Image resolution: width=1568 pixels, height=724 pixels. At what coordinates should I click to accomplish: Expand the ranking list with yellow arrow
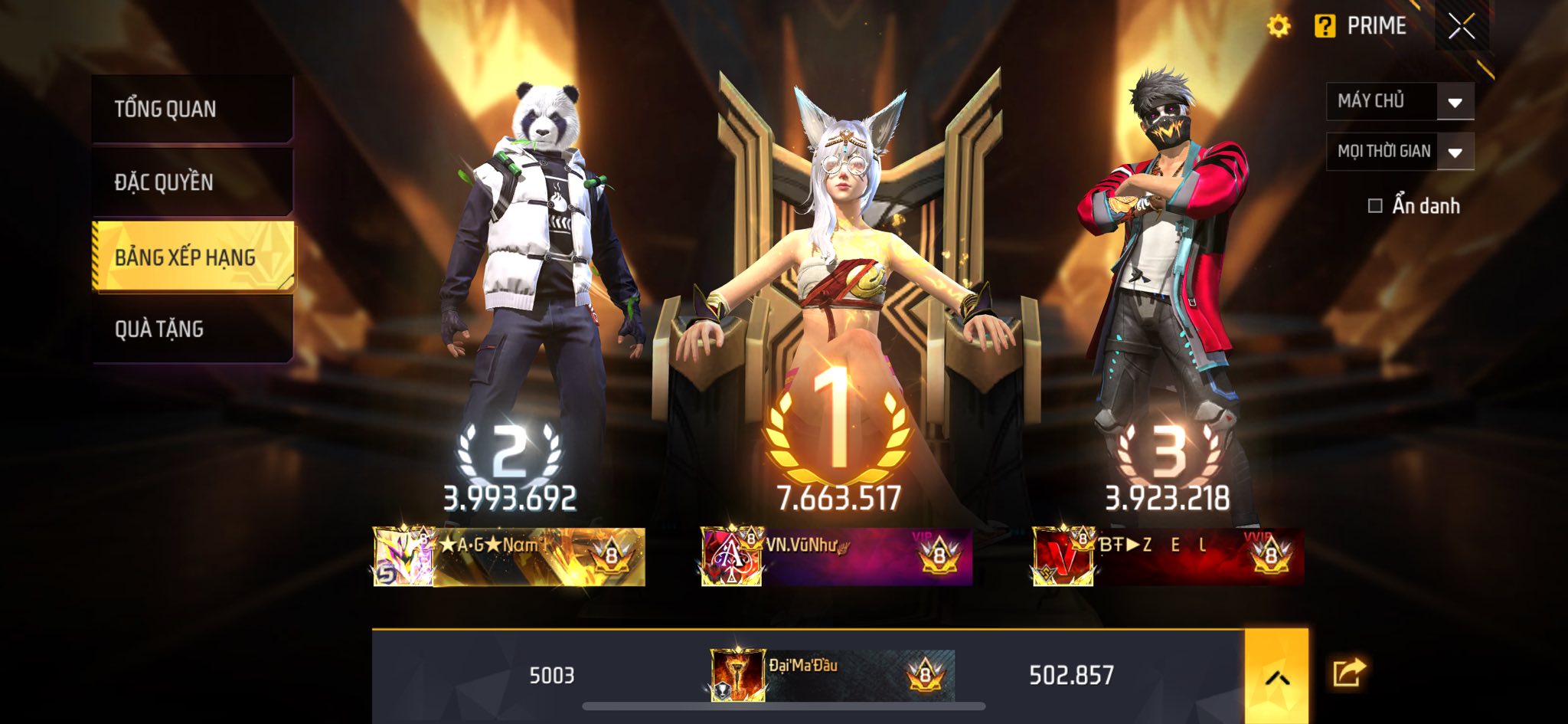(1276, 676)
